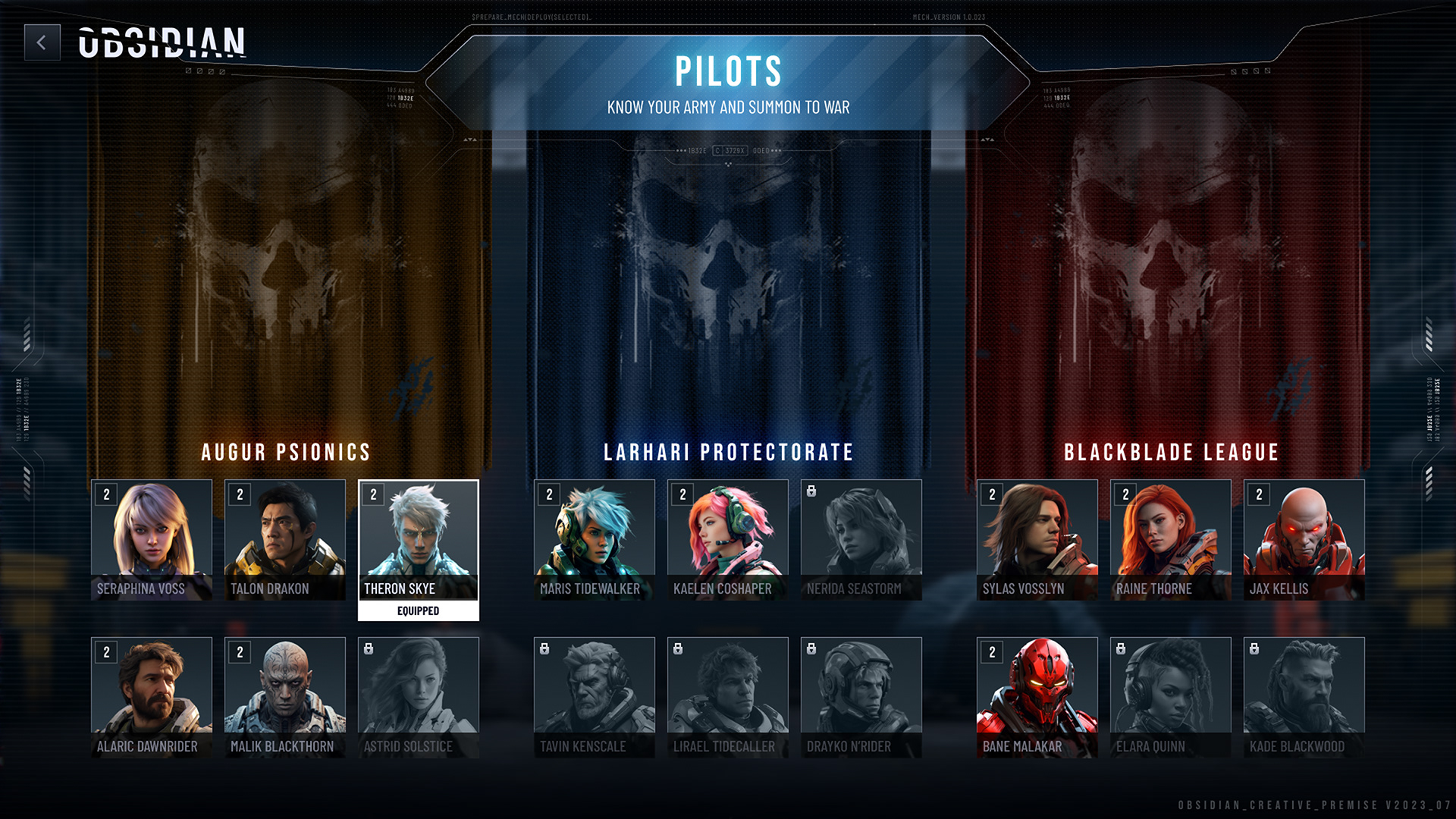Choose locked pilot Drayko N'Rider
The height and width of the screenshot is (819, 1456).
click(x=861, y=697)
